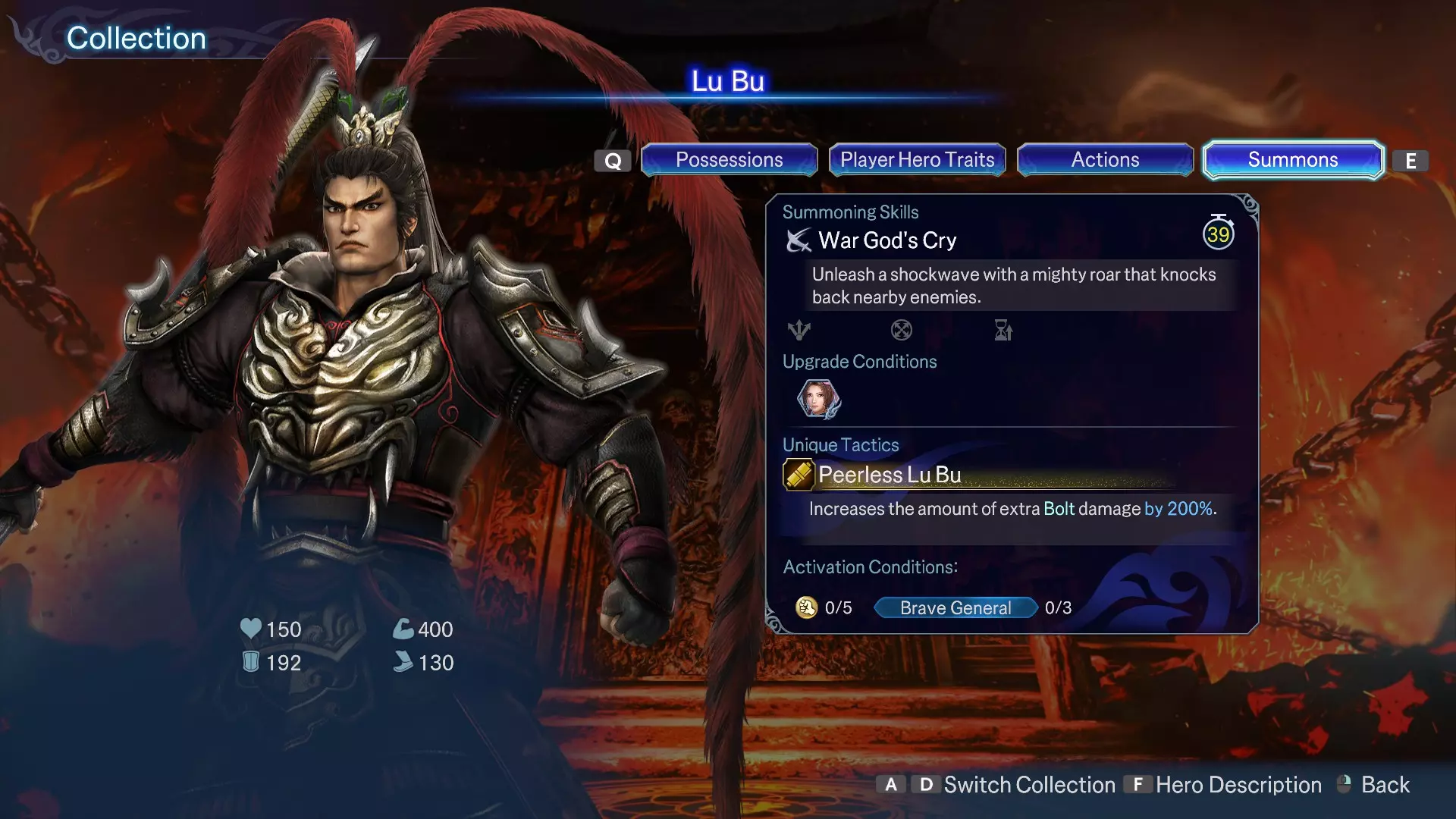Switch to the Possessions tab
1456x819 pixels.
[729, 160]
